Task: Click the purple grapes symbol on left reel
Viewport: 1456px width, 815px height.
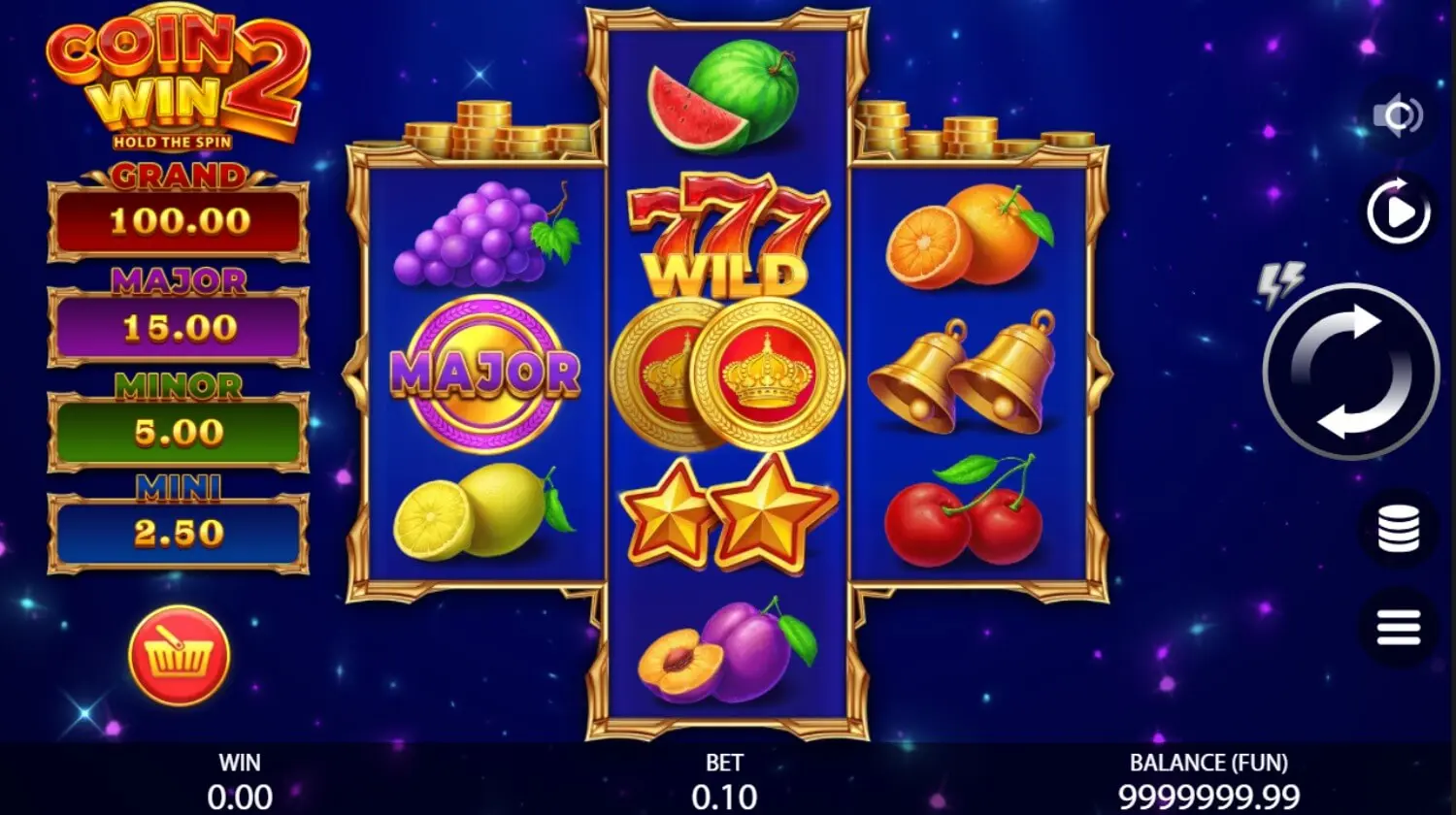Action: (476, 233)
